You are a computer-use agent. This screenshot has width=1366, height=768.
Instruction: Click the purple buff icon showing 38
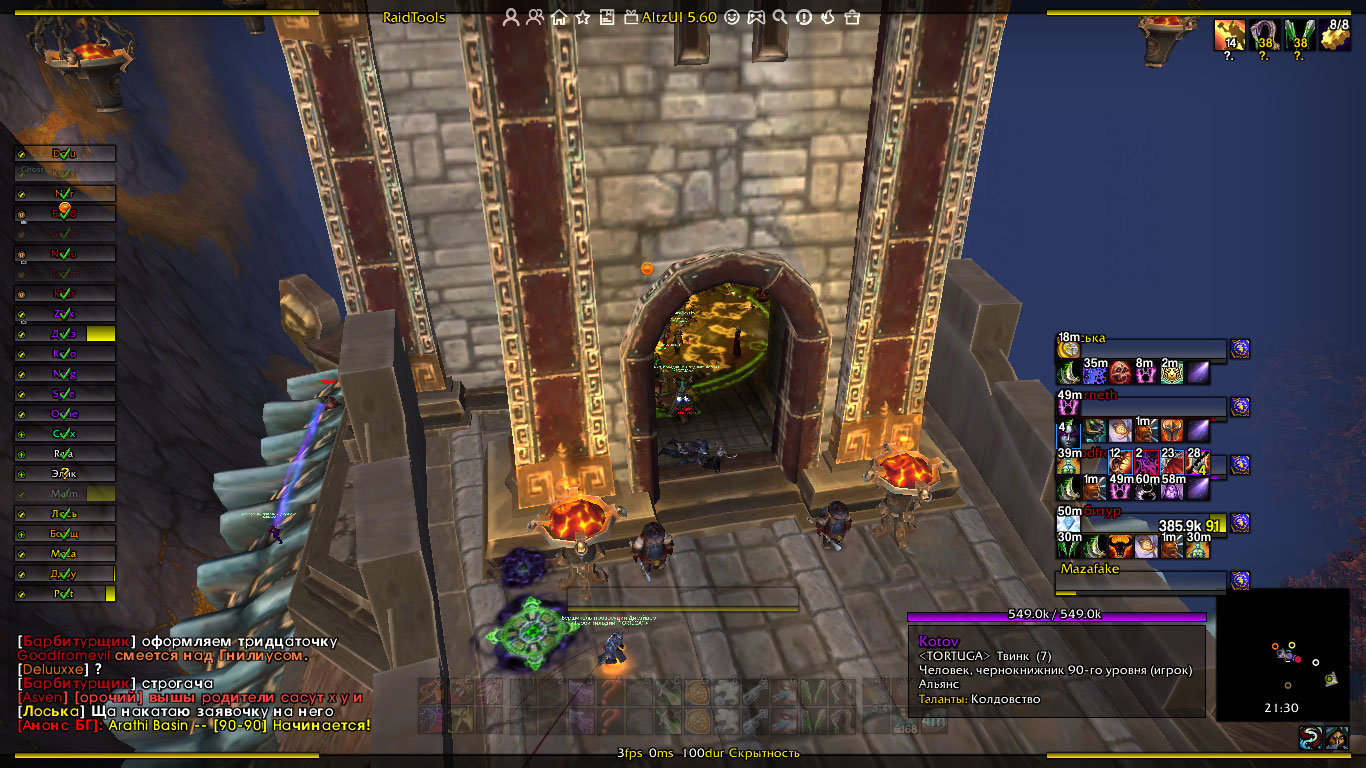(x=1265, y=35)
